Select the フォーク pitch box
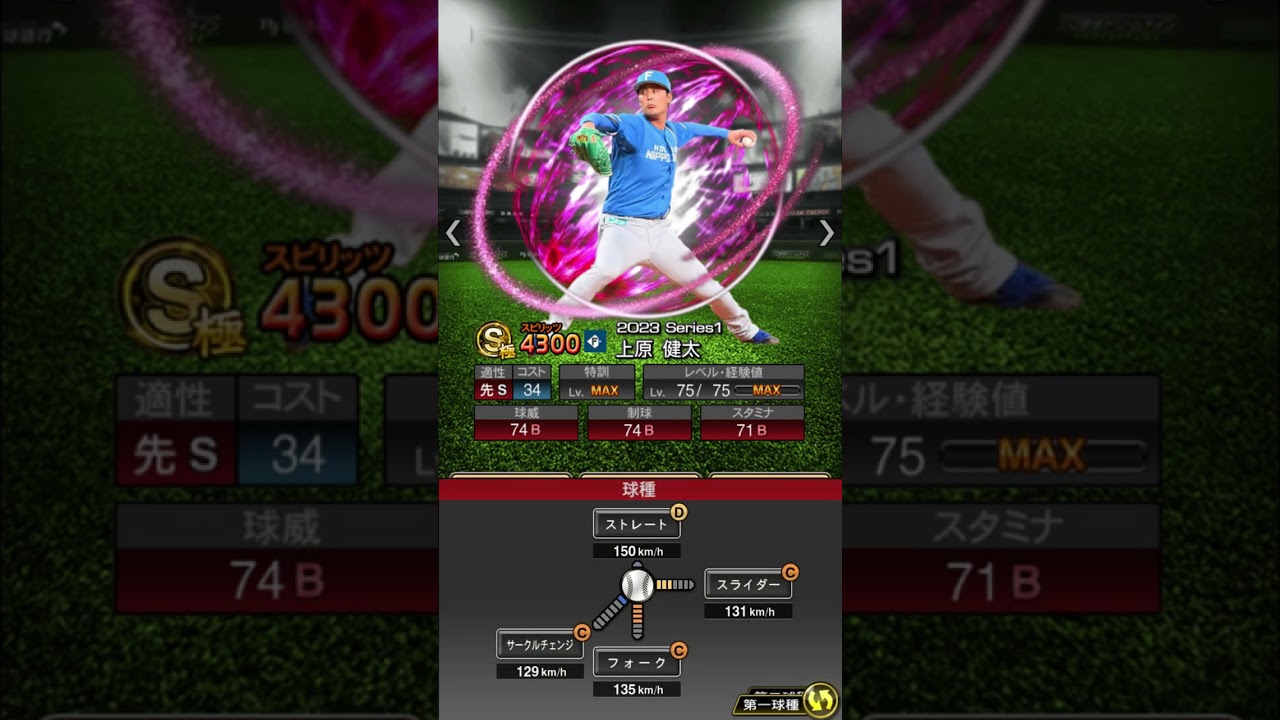The width and height of the screenshot is (1280, 720). coord(636,662)
